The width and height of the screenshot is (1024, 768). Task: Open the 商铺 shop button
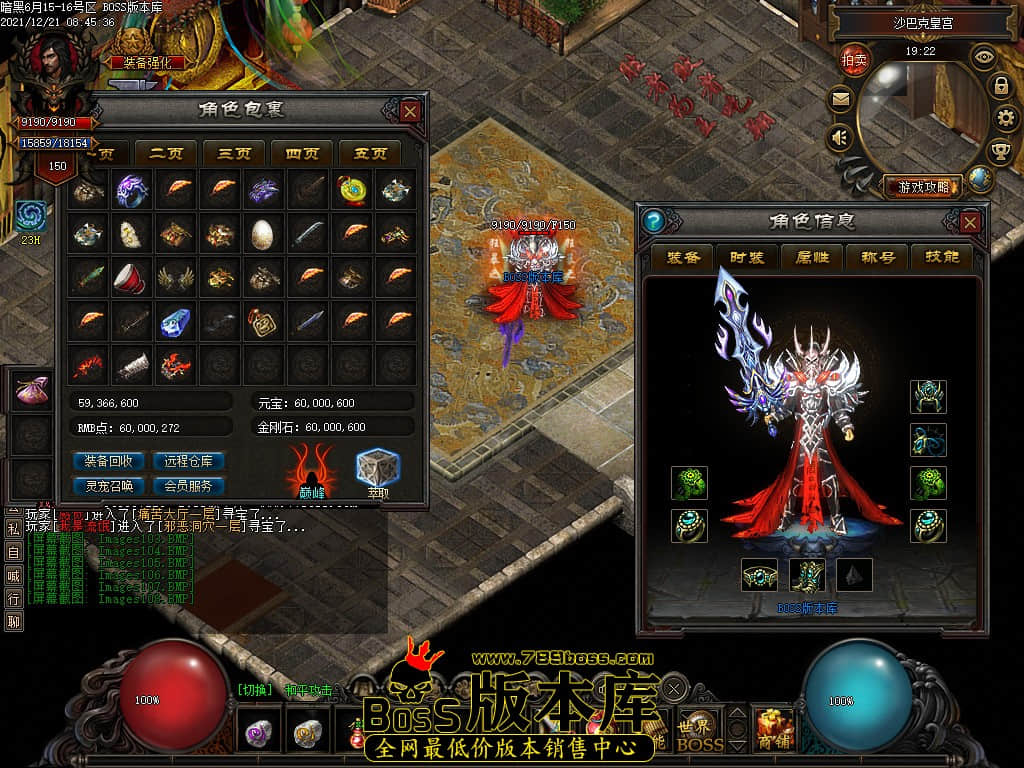click(774, 731)
